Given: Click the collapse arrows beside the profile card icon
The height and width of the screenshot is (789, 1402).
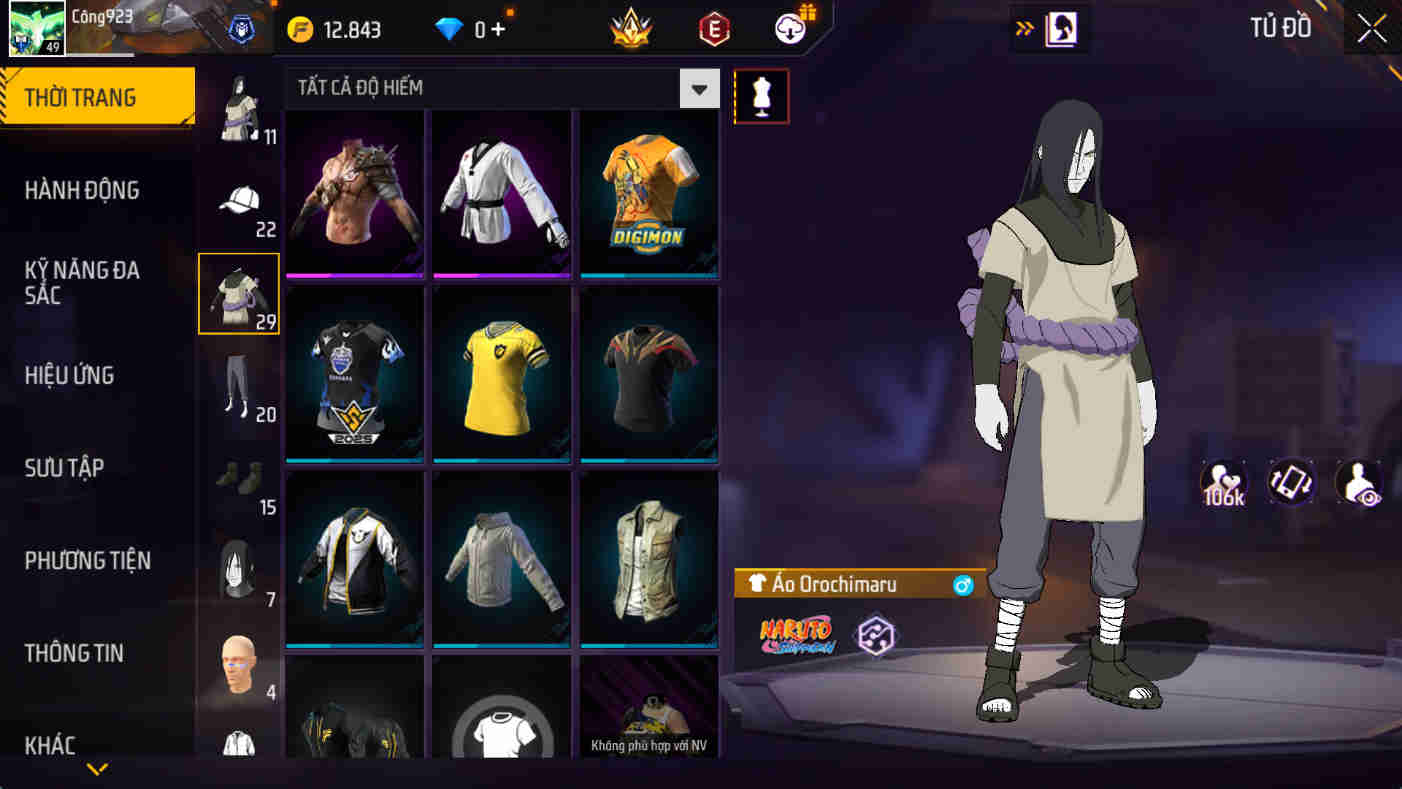Looking at the screenshot, I should pyautogui.click(x=1022, y=29).
